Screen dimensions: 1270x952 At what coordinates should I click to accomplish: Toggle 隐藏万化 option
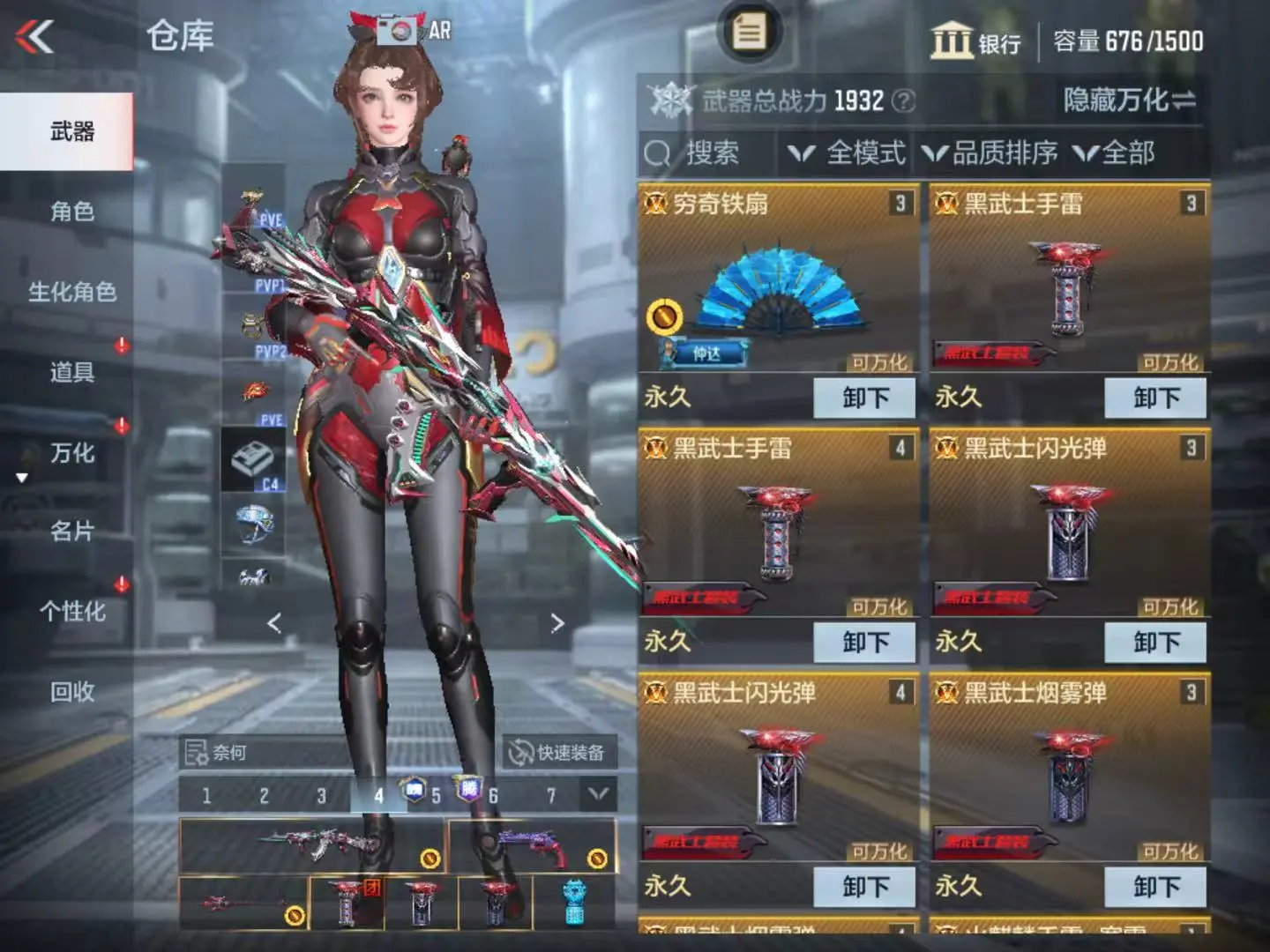tap(1130, 100)
